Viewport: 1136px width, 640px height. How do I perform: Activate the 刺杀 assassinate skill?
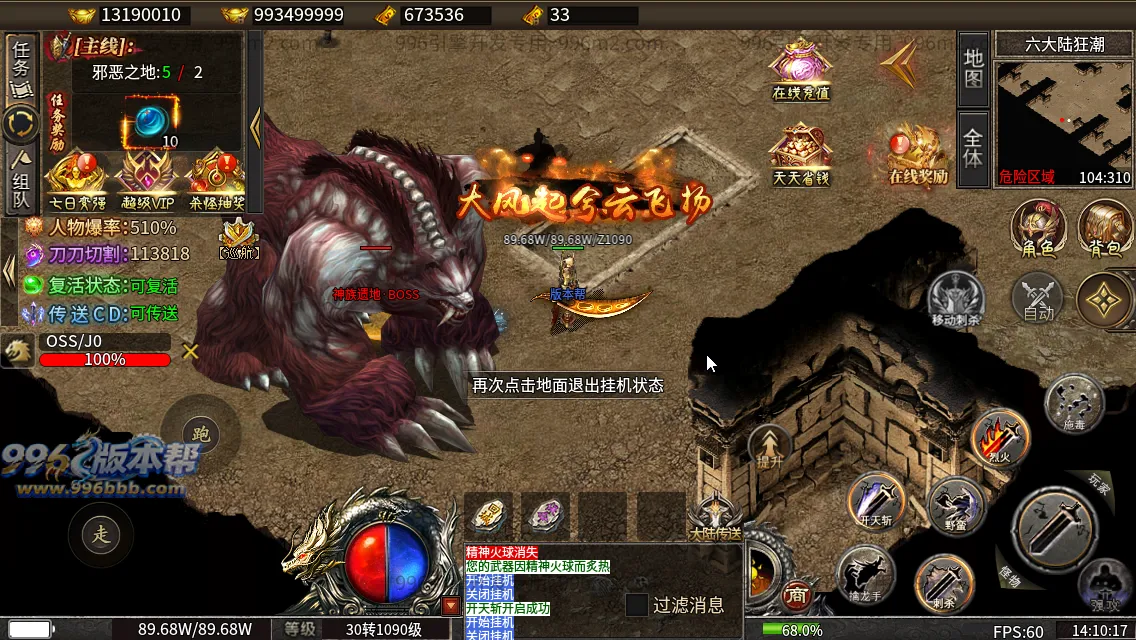click(x=943, y=582)
